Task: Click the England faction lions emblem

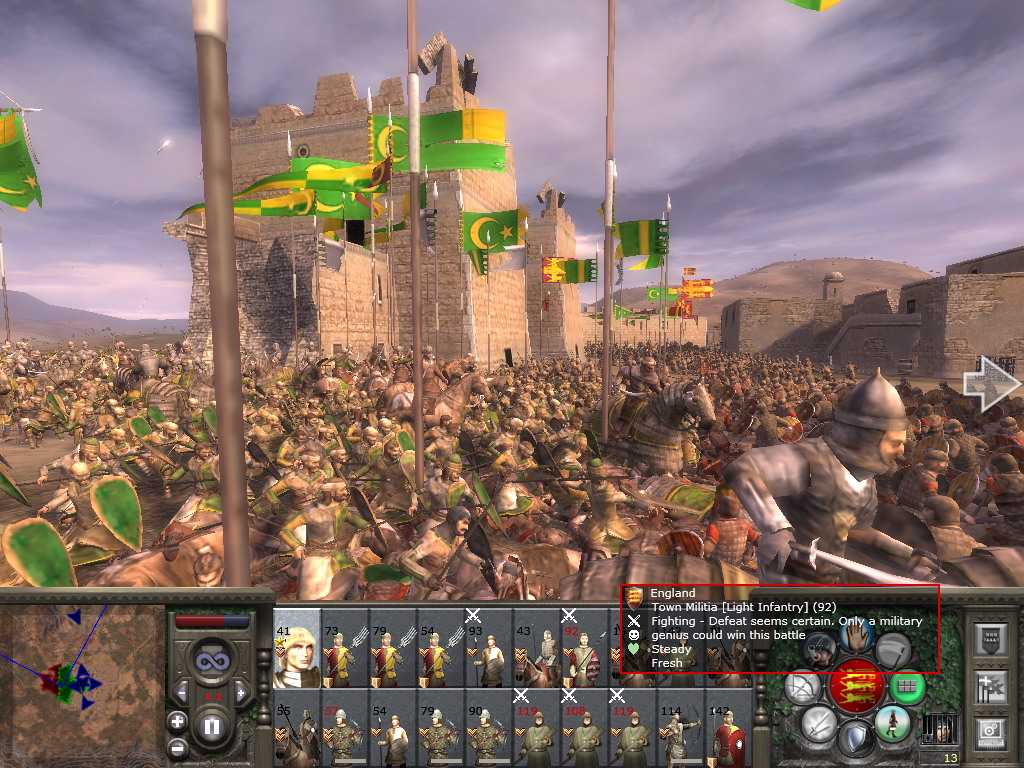Action: tap(857, 686)
